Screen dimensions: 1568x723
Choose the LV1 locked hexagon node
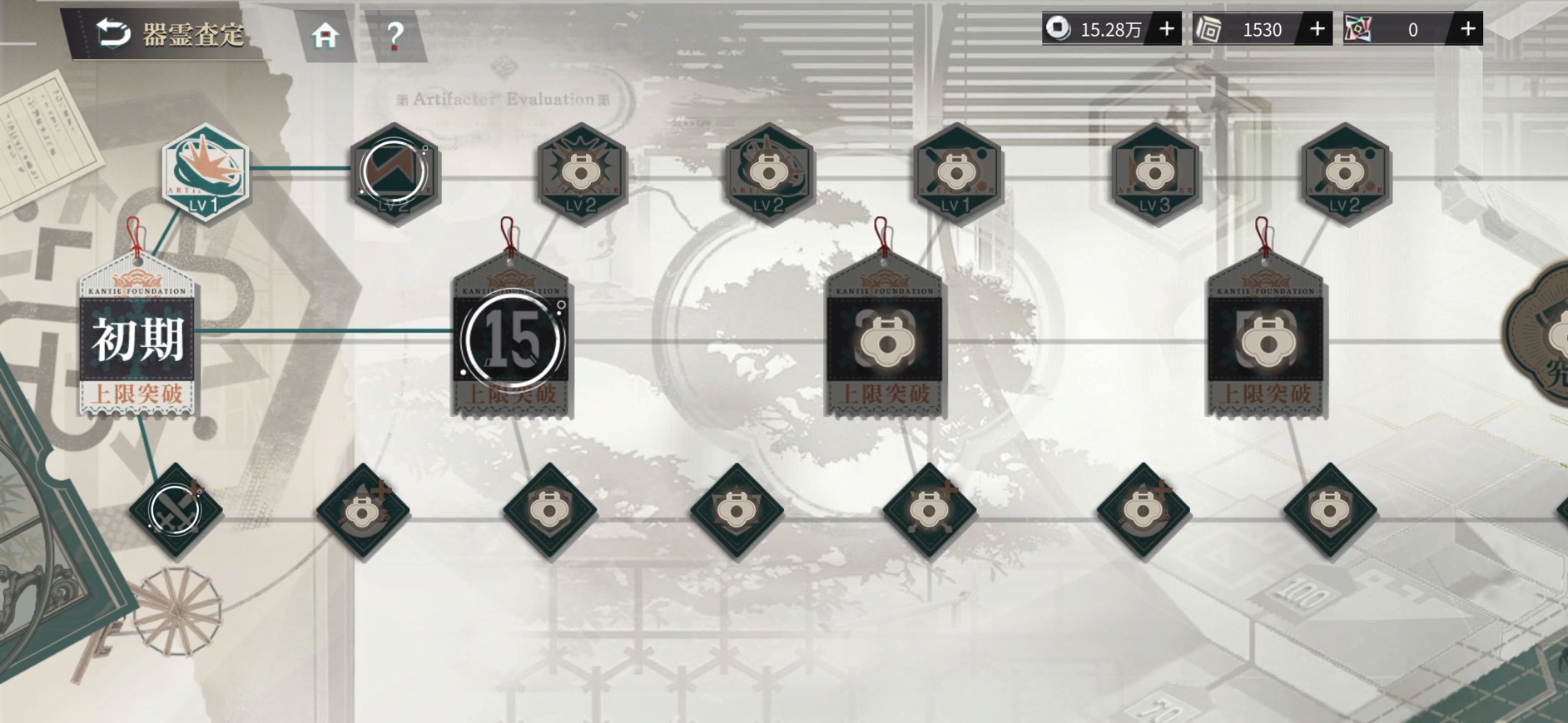pyautogui.click(x=955, y=173)
